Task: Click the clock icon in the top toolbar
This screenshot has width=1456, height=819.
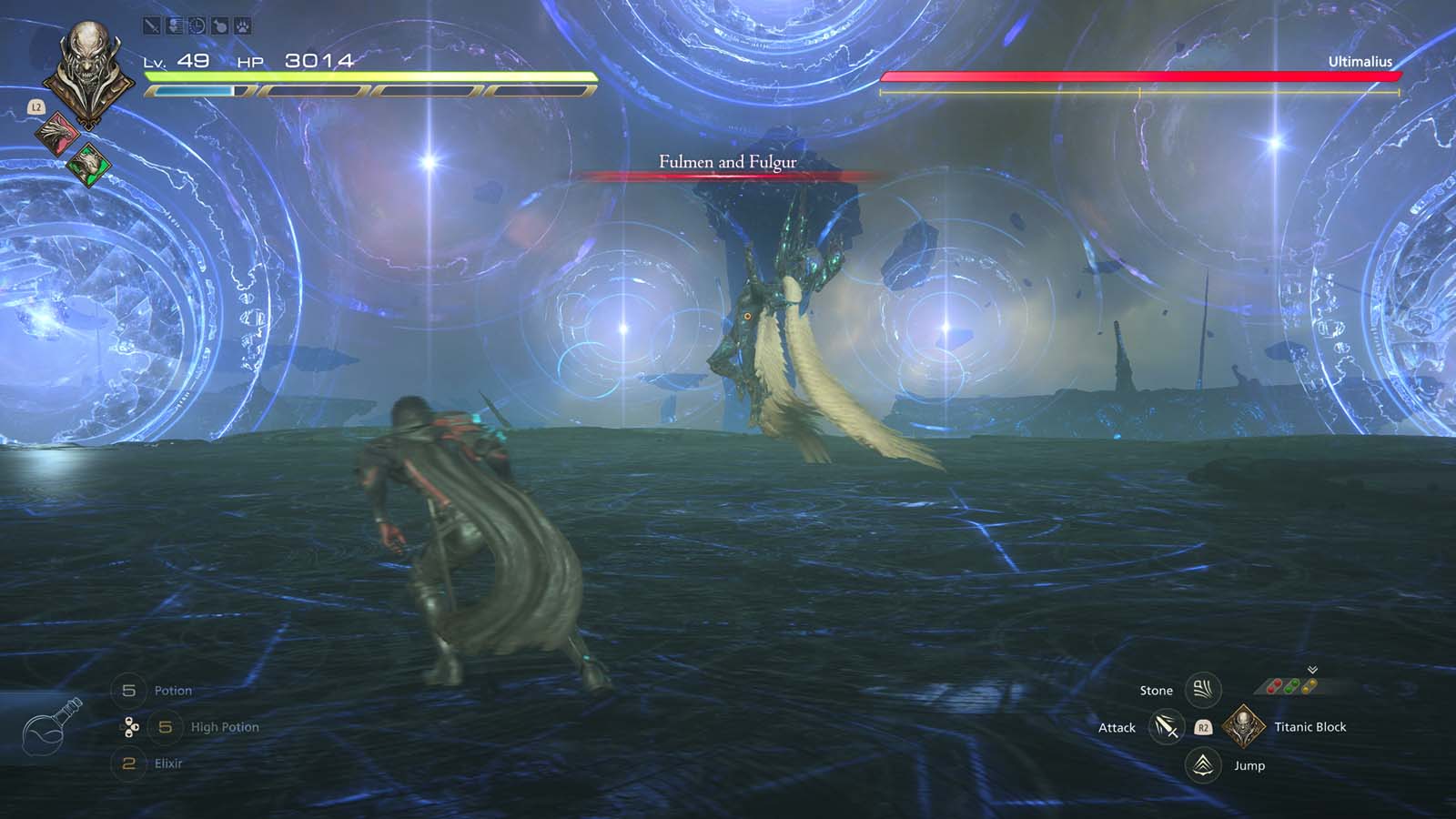Action: pyautogui.click(x=197, y=25)
